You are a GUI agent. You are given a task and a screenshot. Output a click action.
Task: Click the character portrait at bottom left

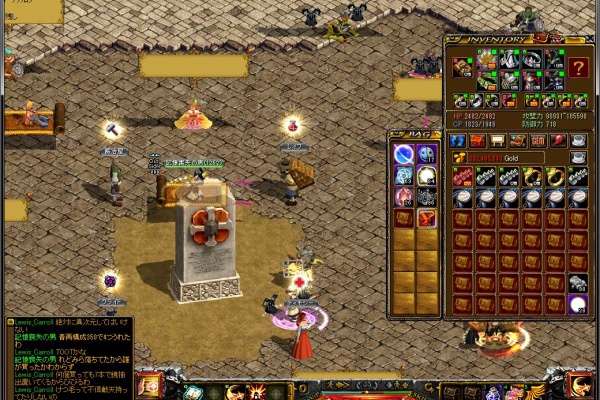(149, 385)
